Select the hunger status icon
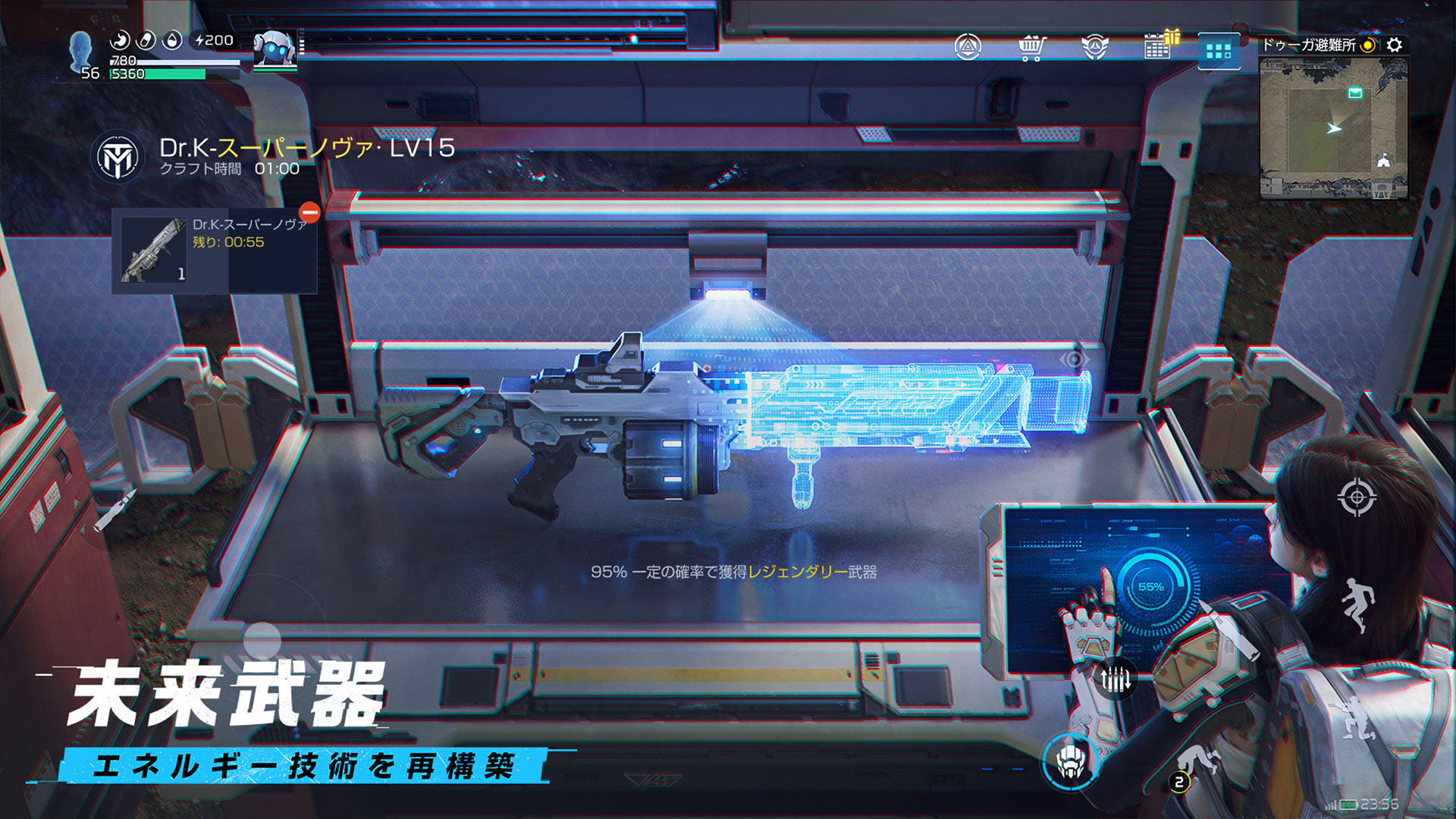The height and width of the screenshot is (819, 1456). pos(120,39)
